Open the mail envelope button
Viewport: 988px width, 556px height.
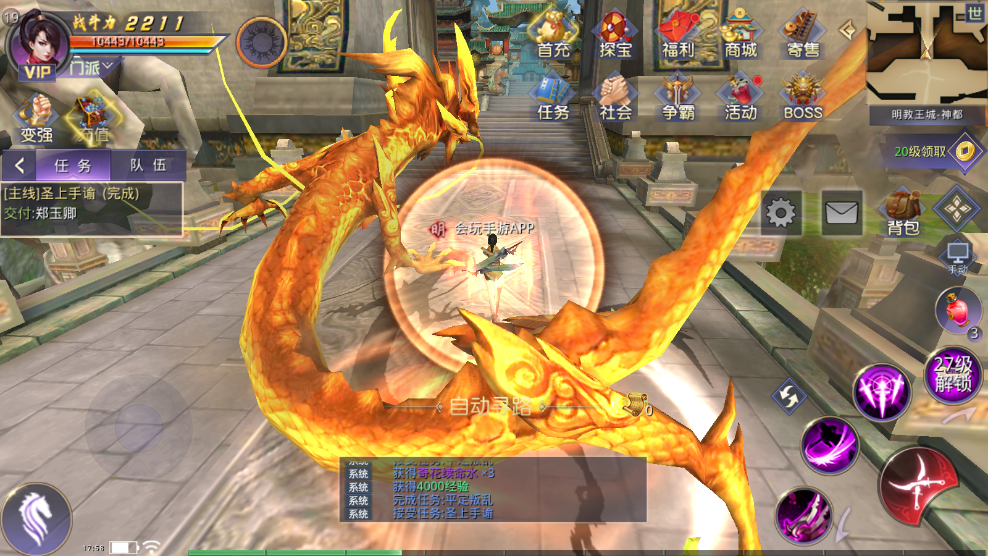click(842, 212)
